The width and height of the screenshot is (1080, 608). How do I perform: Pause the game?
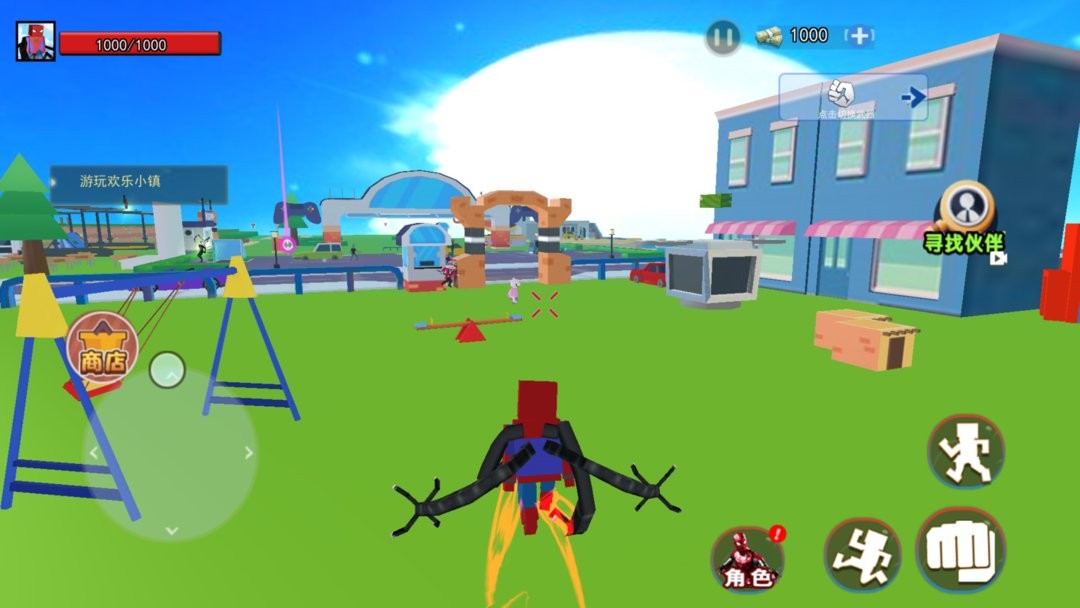tap(722, 38)
